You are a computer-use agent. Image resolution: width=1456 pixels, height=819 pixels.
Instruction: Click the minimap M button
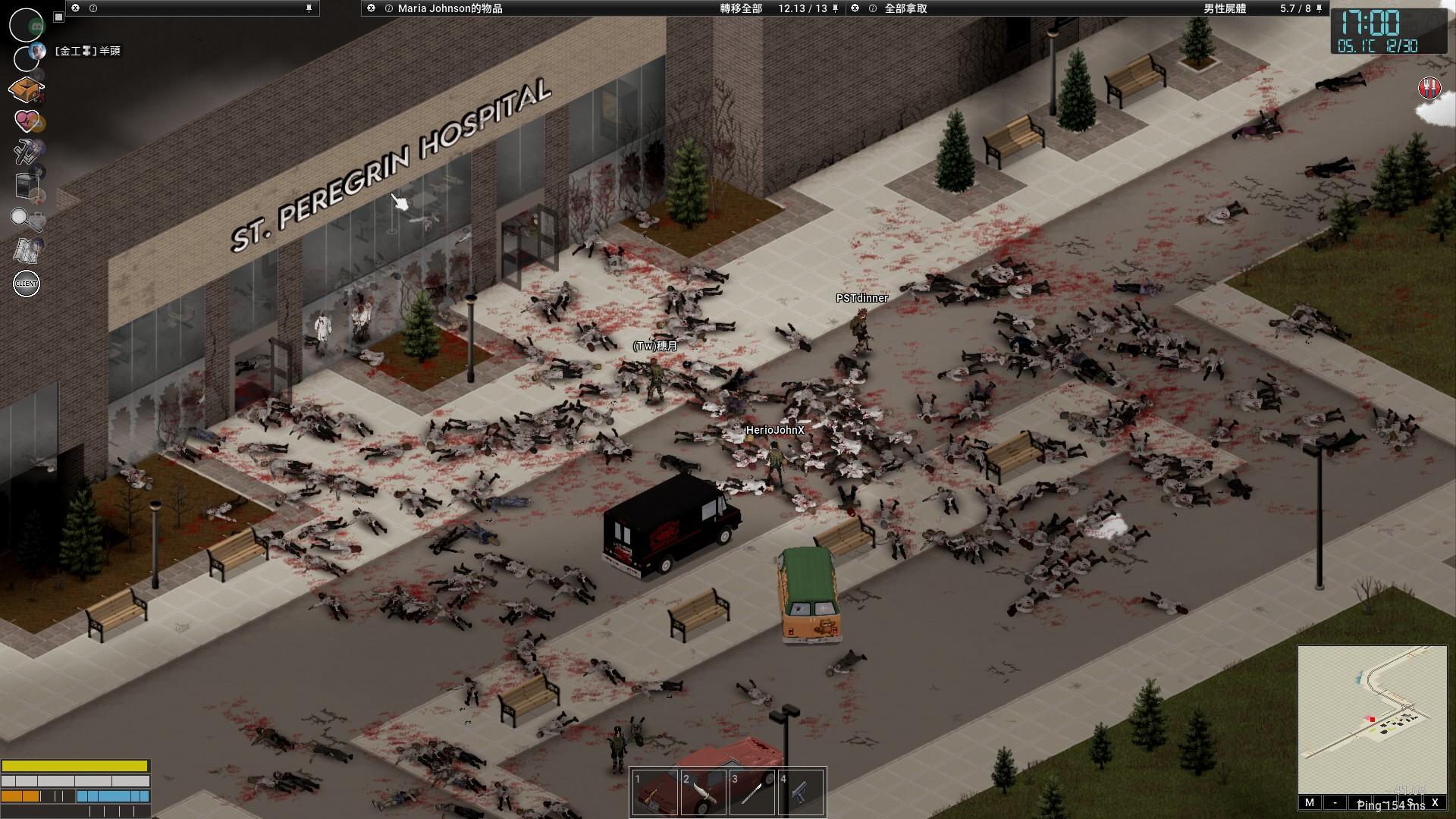click(1310, 802)
